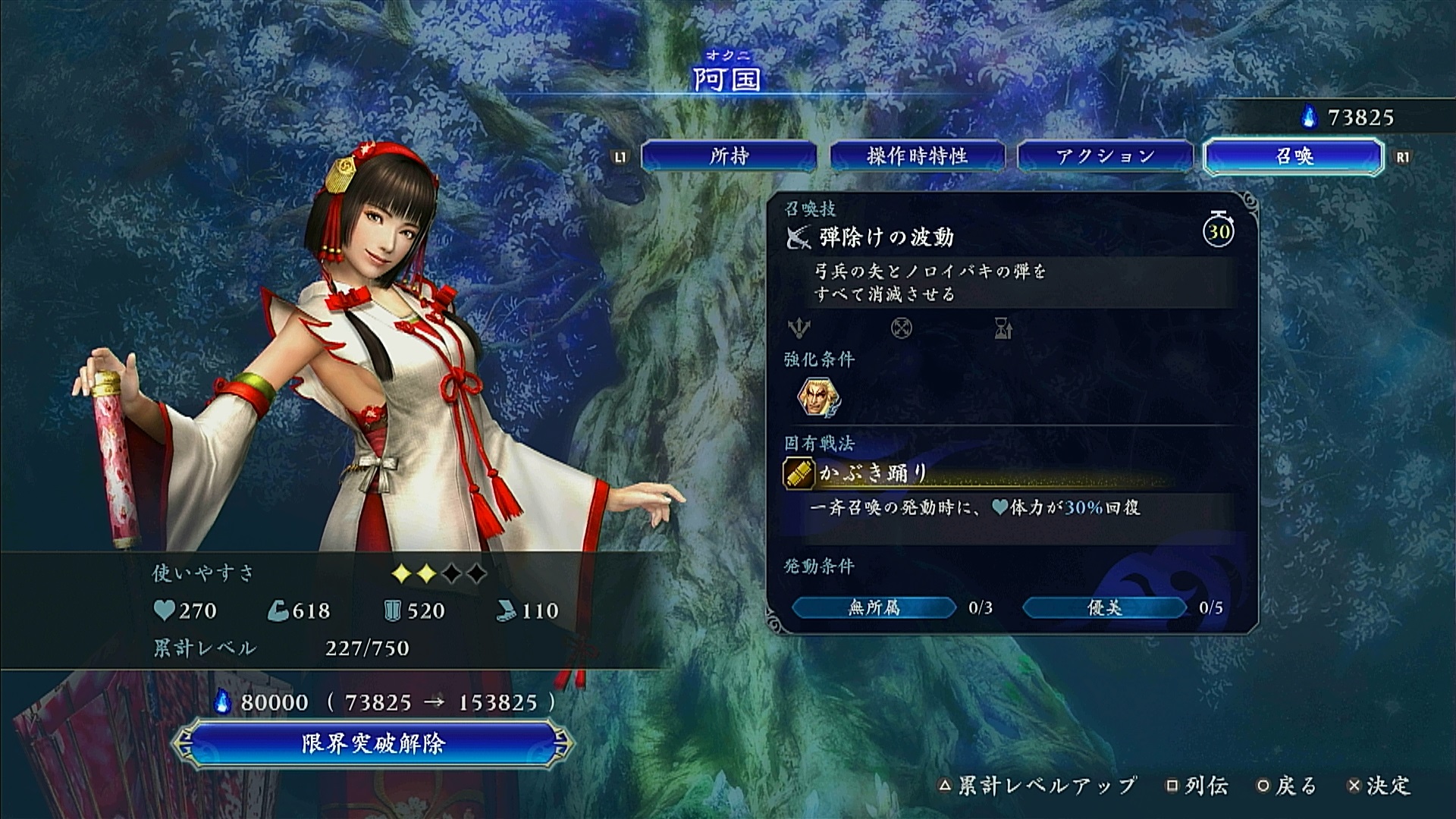Viewport: 1456px width, 819px height.
Task: Choose the かぶき踊り unique tactic
Action: point(872,474)
